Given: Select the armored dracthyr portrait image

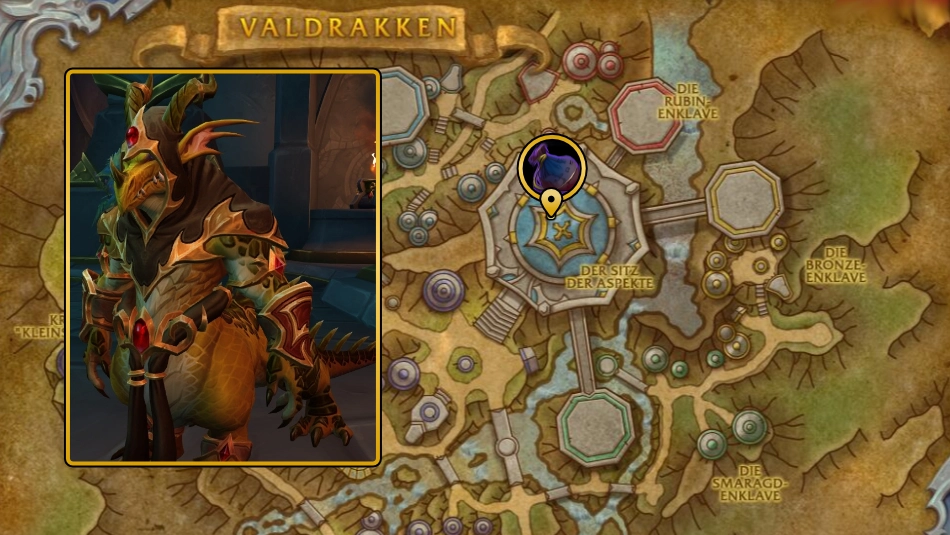Looking at the screenshot, I should click(x=223, y=267).
